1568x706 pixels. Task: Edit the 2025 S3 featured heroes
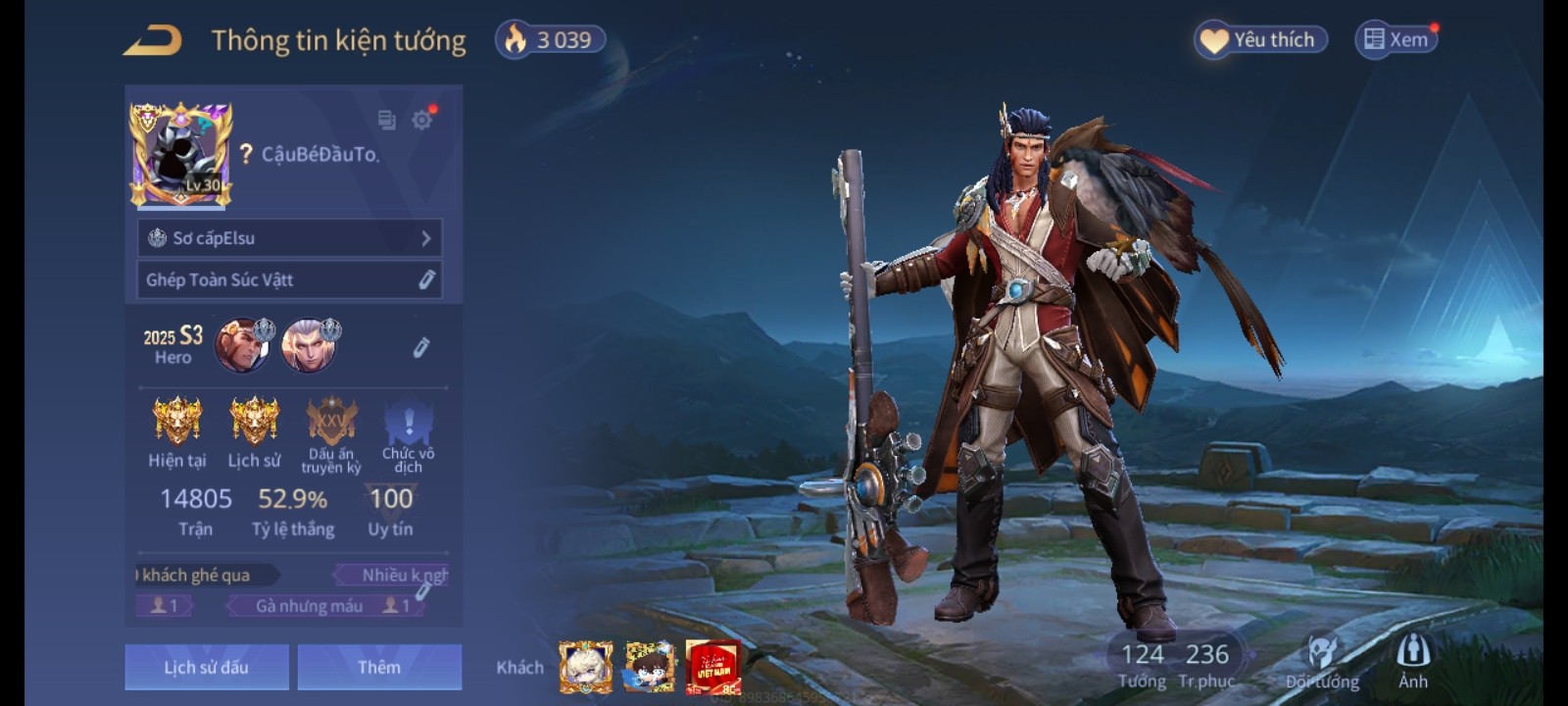[421, 347]
